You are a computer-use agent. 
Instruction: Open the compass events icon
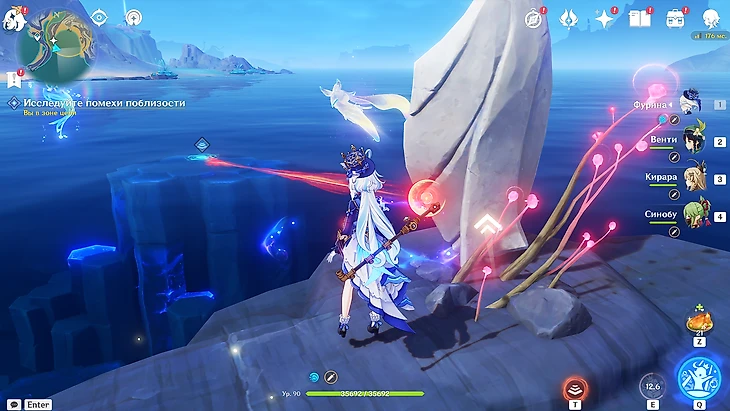point(535,18)
